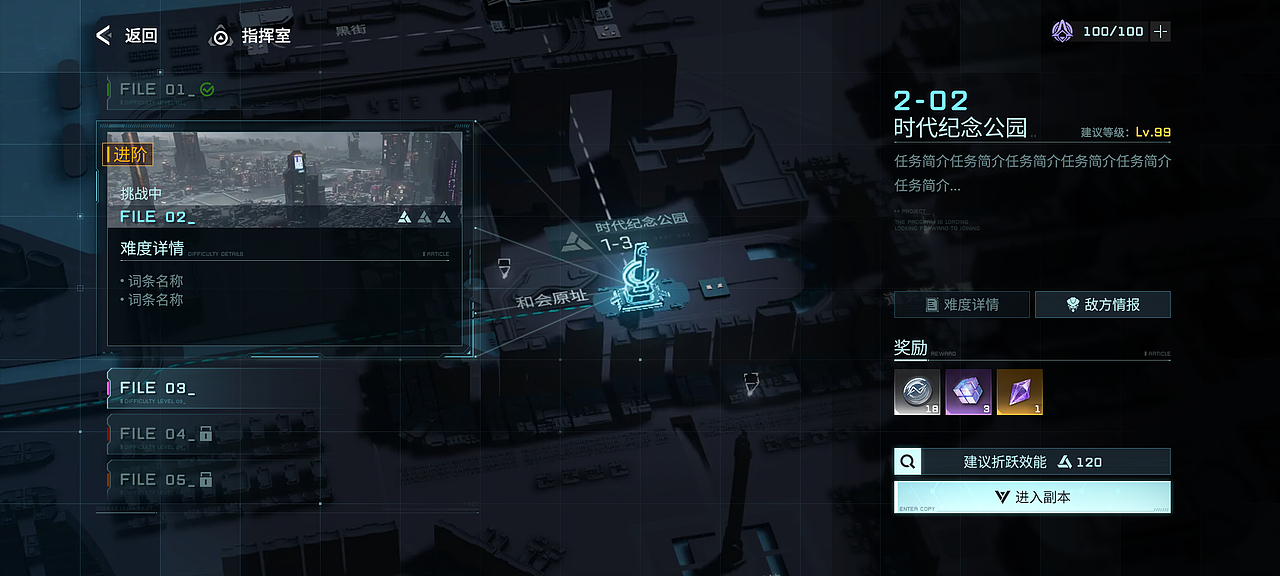Click the magnifier on 建议折跃效能 bar
This screenshot has width=1280, height=576.
908,462
